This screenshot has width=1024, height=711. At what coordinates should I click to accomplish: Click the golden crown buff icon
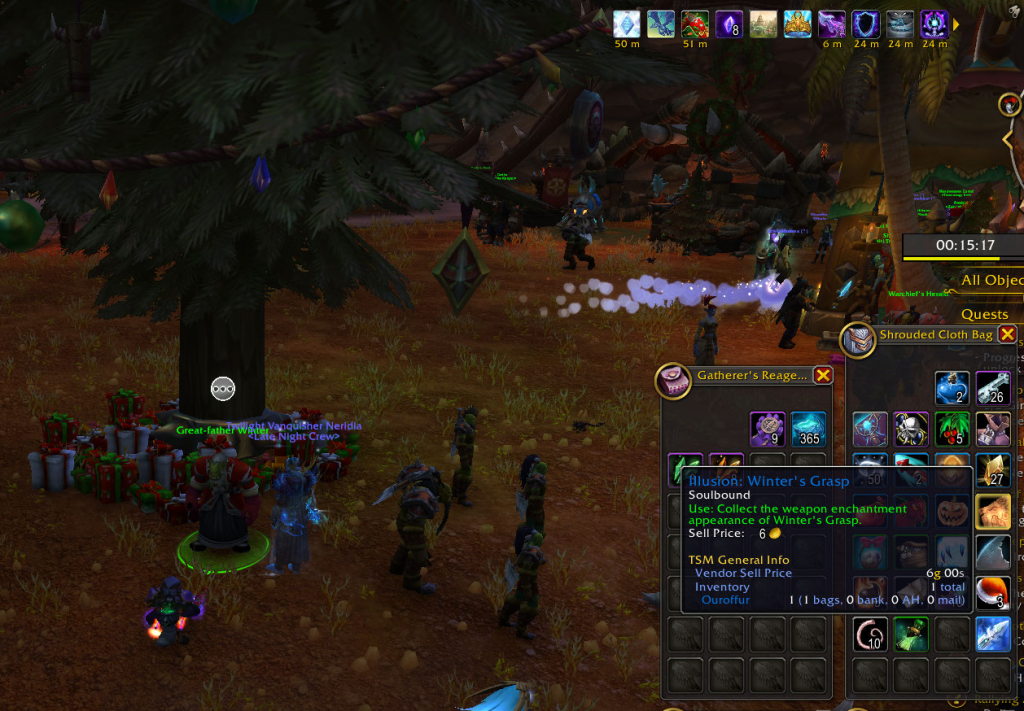point(797,24)
